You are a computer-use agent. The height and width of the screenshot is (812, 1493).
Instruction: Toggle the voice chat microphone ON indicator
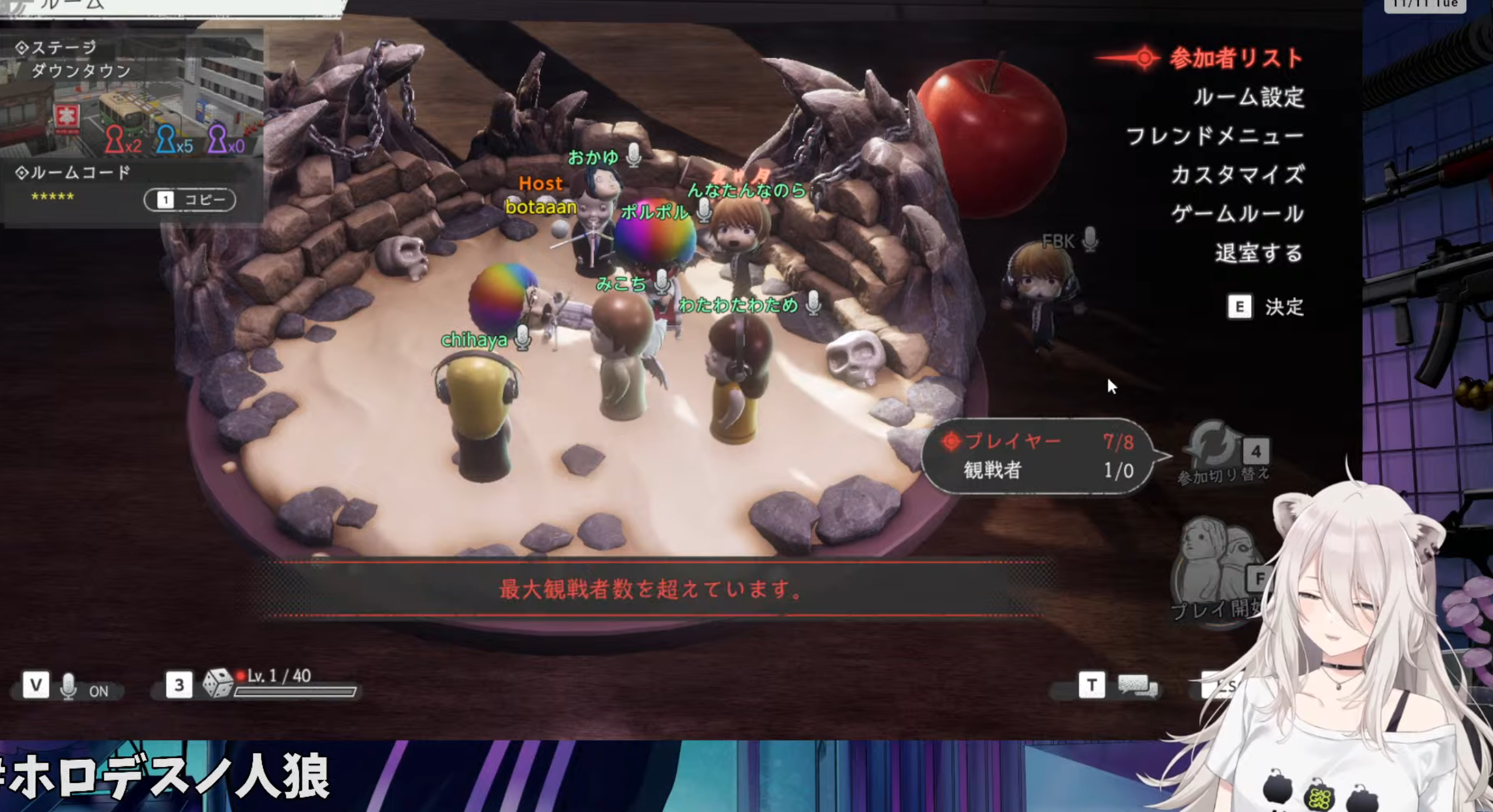(x=69, y=686)
